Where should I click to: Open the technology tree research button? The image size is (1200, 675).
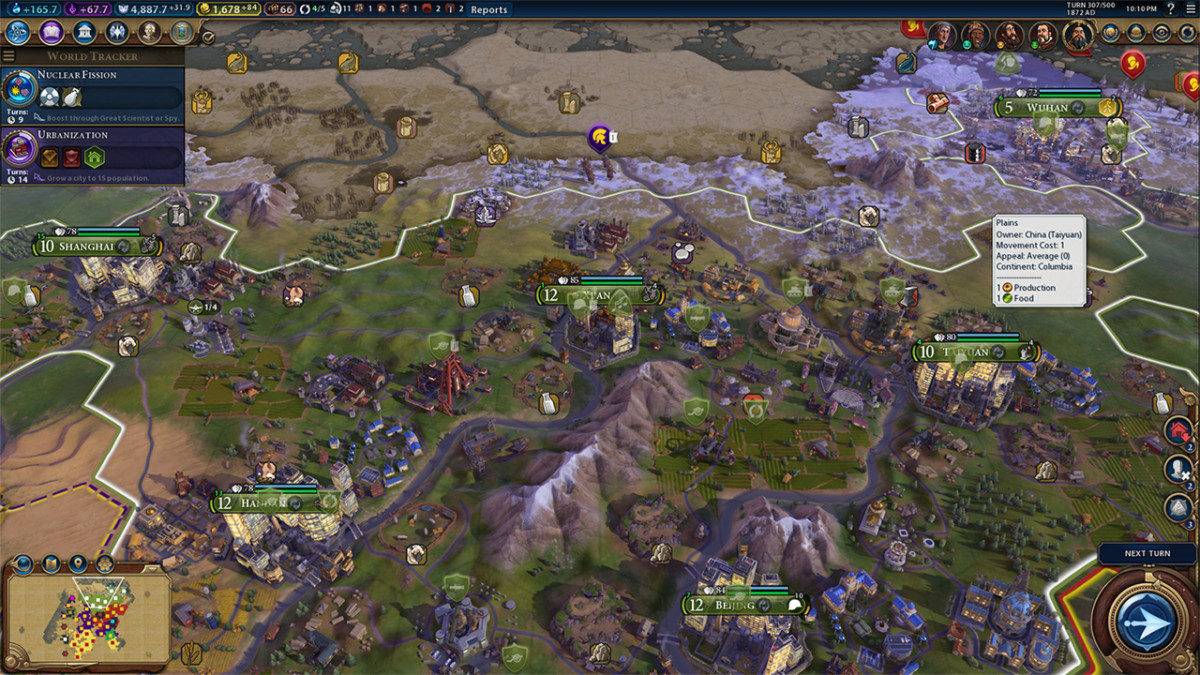(x=17, y=32)
